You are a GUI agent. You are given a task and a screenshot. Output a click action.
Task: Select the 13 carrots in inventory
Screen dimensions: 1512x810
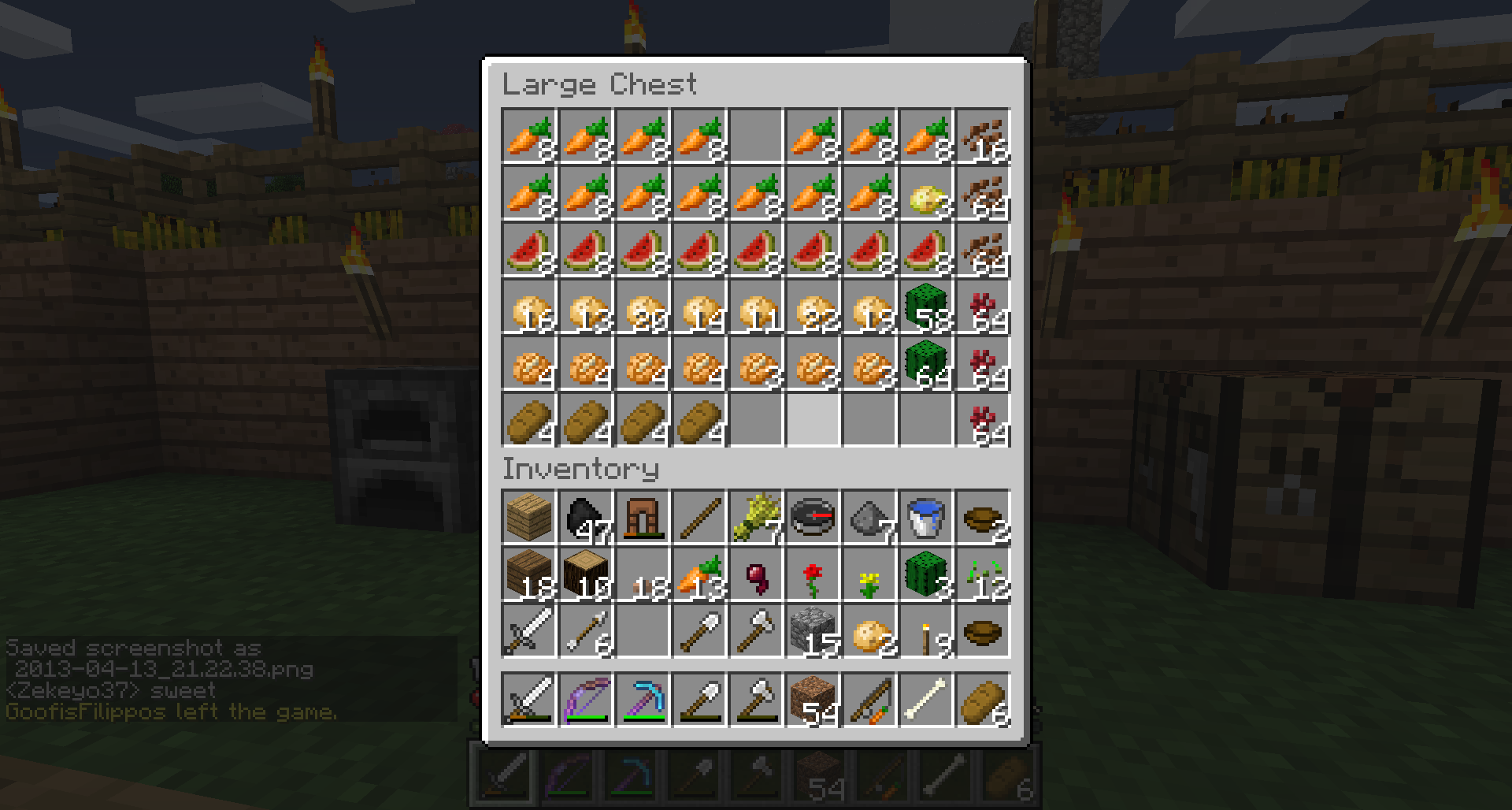(x=699, y=575)
